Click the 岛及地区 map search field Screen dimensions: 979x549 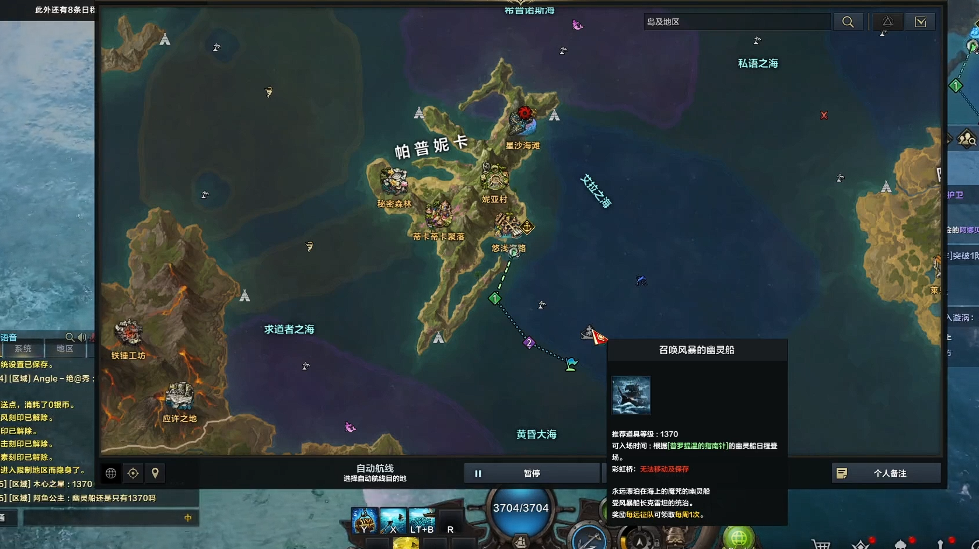[735, 21]
